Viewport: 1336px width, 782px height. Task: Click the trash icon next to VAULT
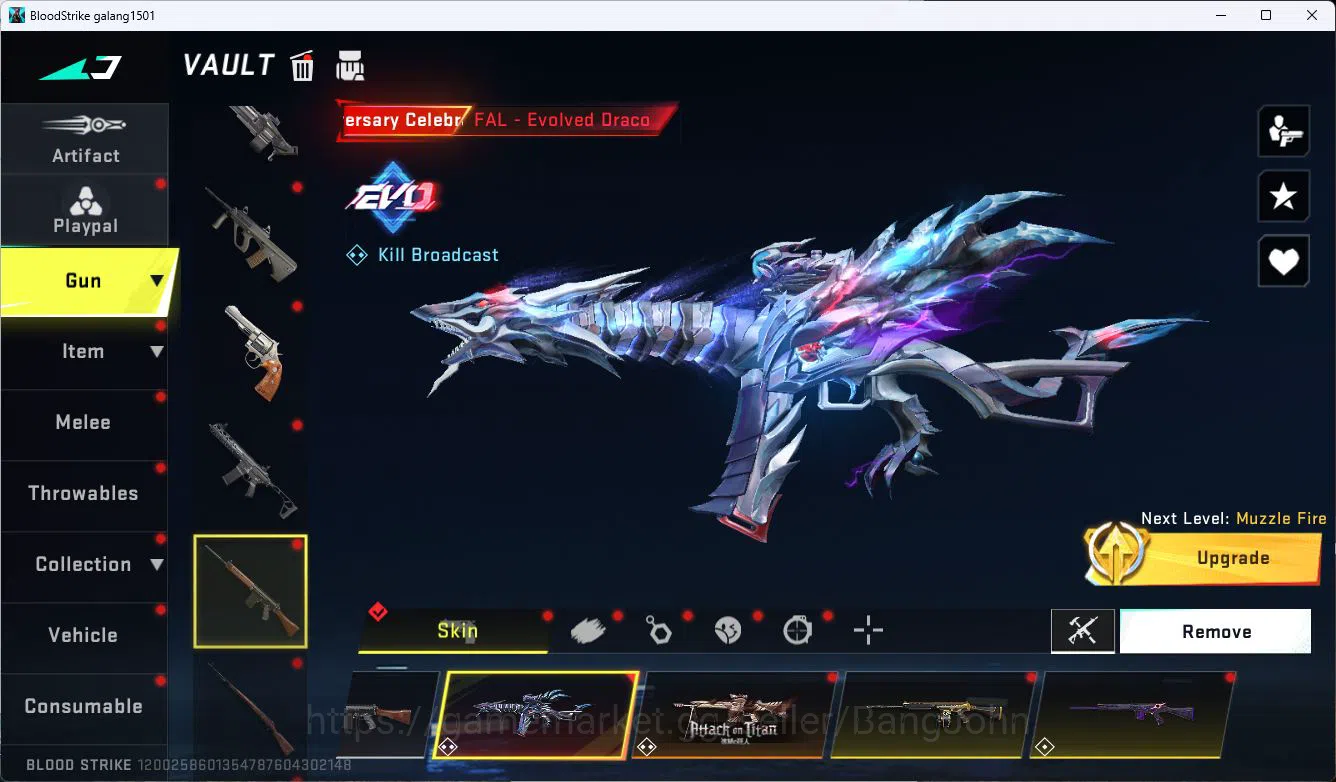click(x=302, y=65)
